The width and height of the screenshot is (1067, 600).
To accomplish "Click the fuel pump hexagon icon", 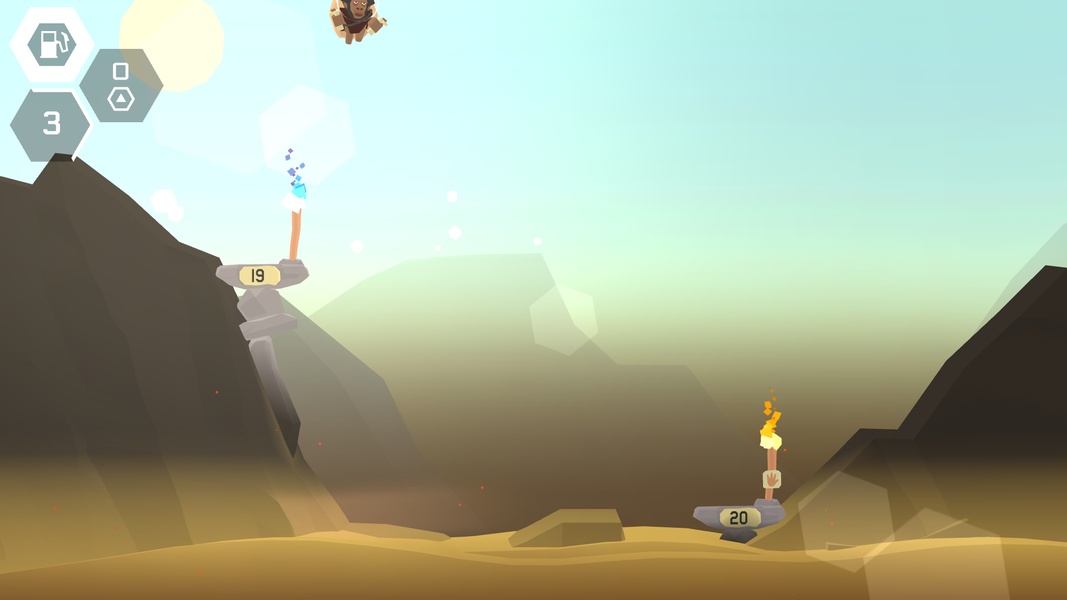I will (x=51, y=44).
